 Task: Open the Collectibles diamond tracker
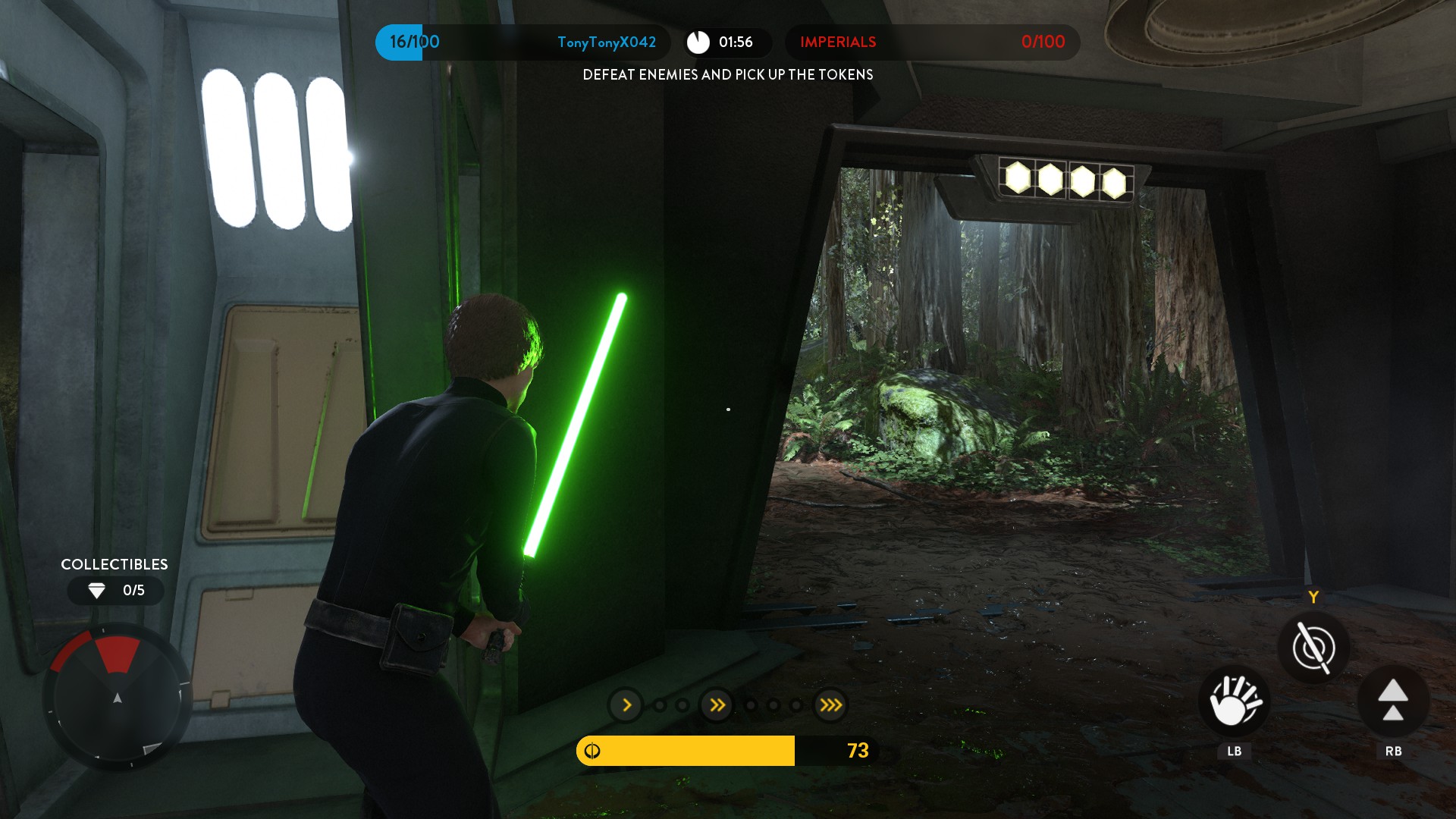click(x=115, y=590)
